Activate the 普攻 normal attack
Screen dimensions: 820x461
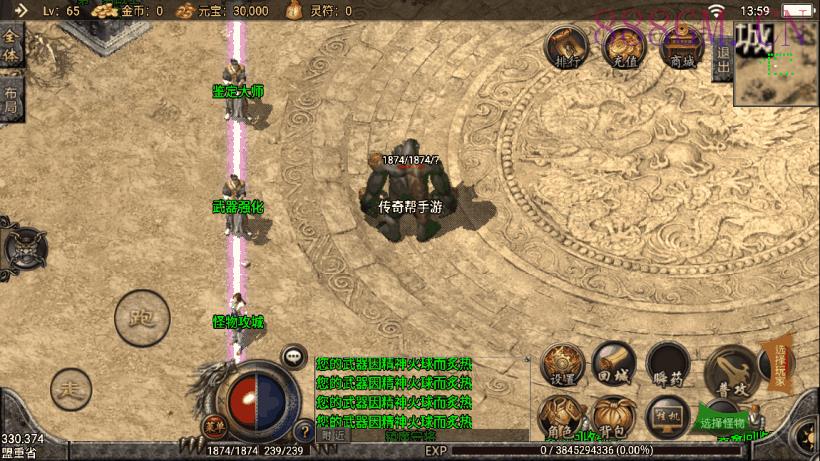coord(730,371)
